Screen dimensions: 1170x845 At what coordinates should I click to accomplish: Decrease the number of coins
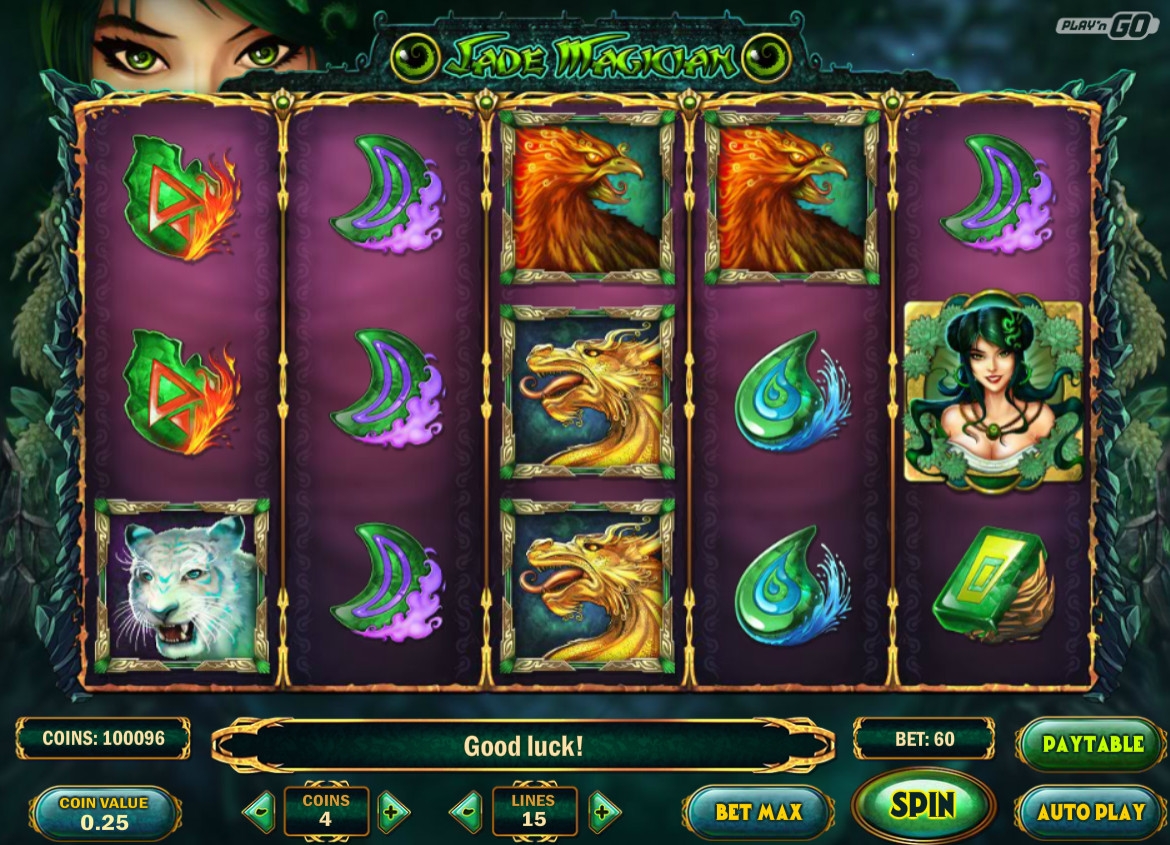259,812
